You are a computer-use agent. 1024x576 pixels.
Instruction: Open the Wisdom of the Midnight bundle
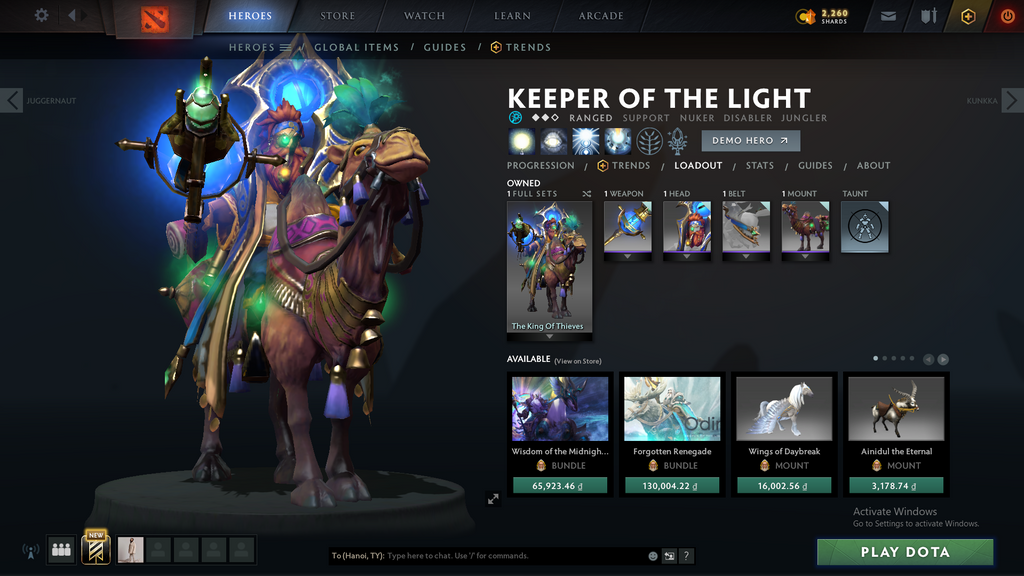[x=560, y=409]
